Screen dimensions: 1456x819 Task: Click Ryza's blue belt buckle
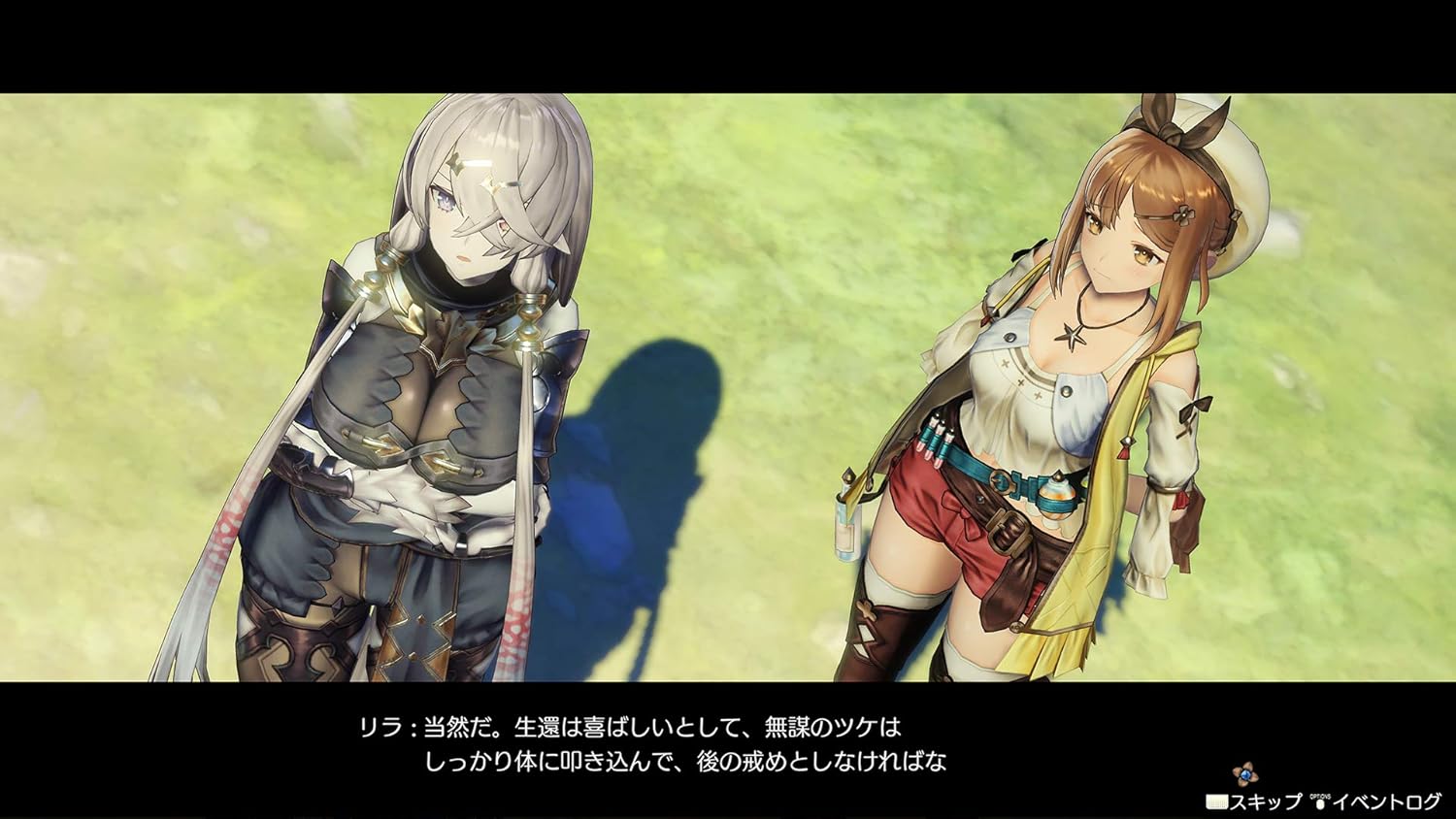[x=1000, y=480]
